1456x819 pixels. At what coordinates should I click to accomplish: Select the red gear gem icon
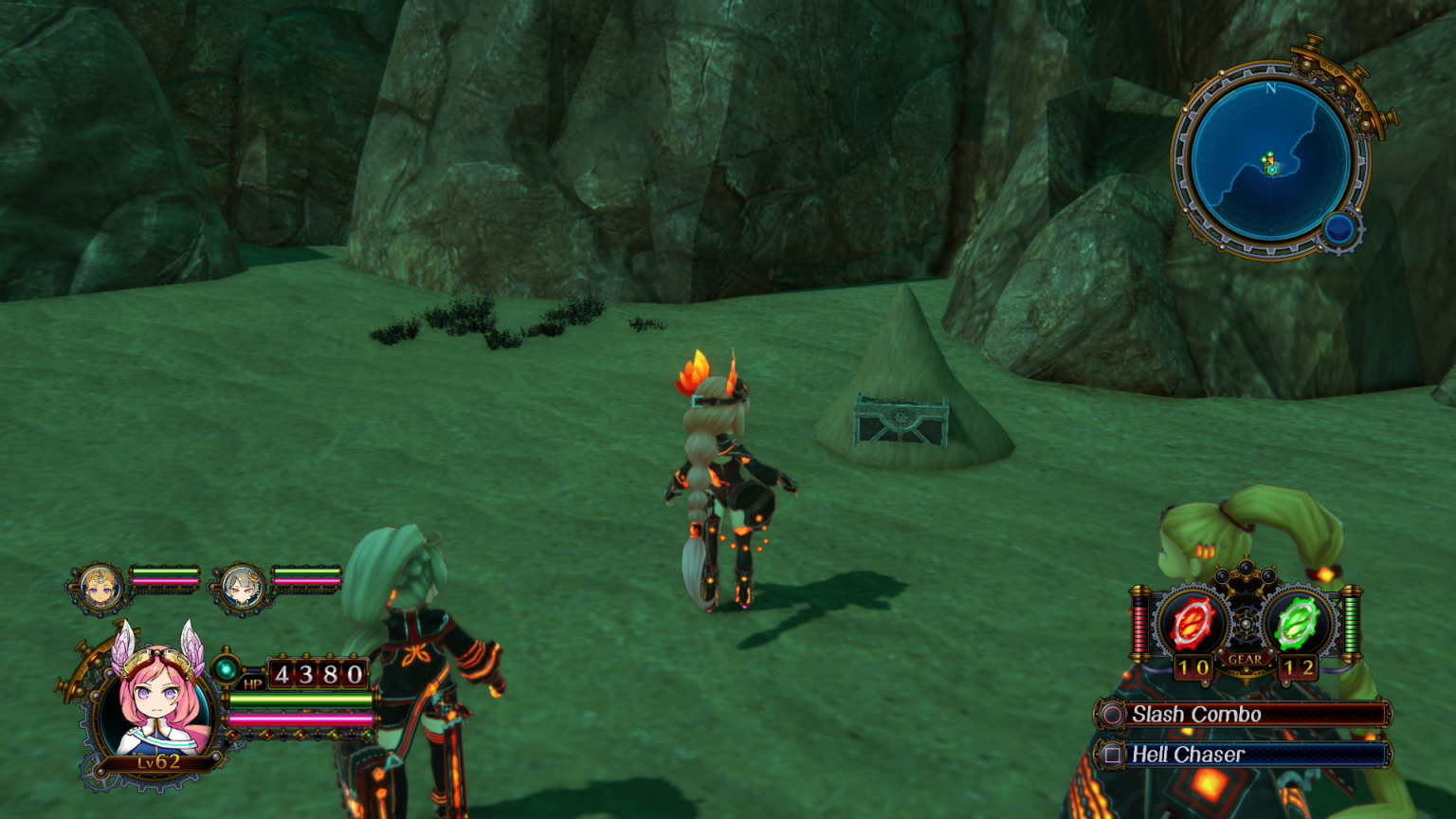pyautogui.click(x=1192, y=623)
